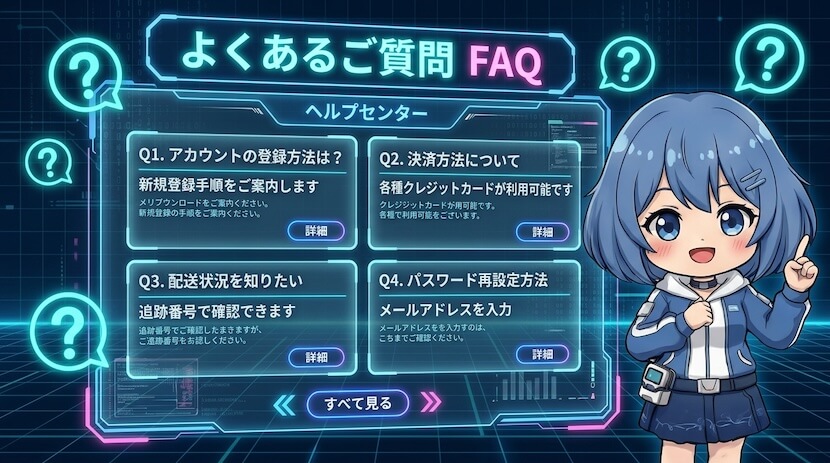Go to next page with right arrows

(x=431, y=403)
